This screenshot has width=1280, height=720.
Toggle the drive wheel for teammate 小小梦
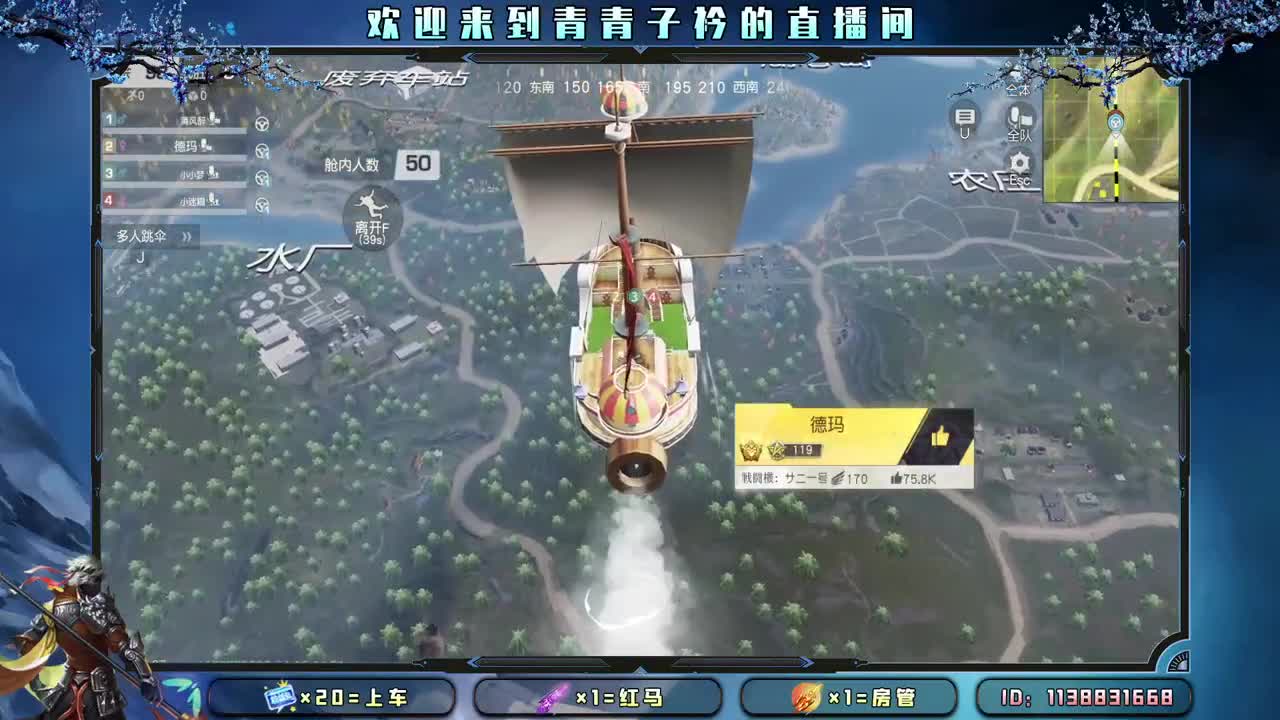pos(262,176)
